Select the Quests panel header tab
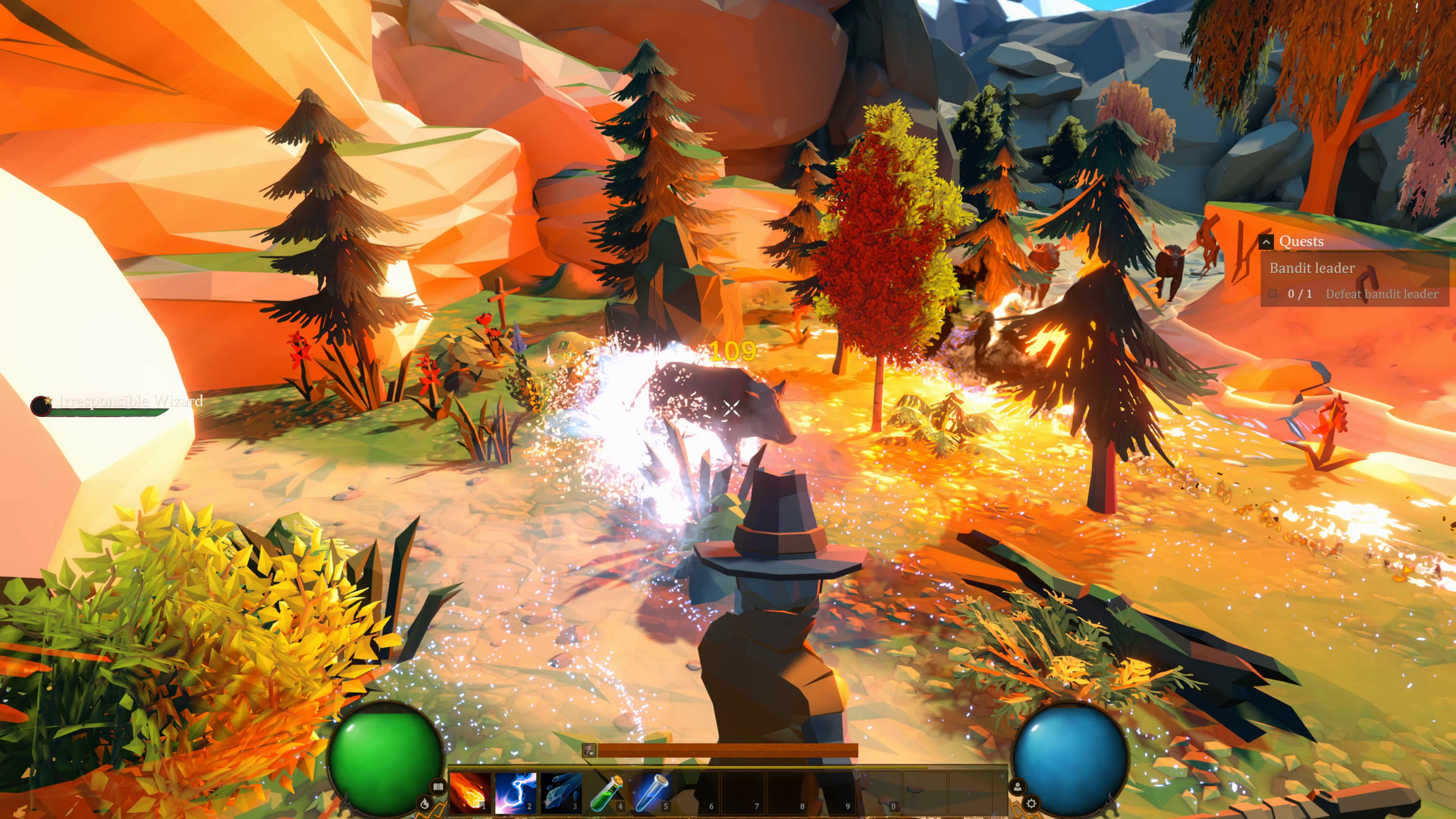 [1302, 240]
